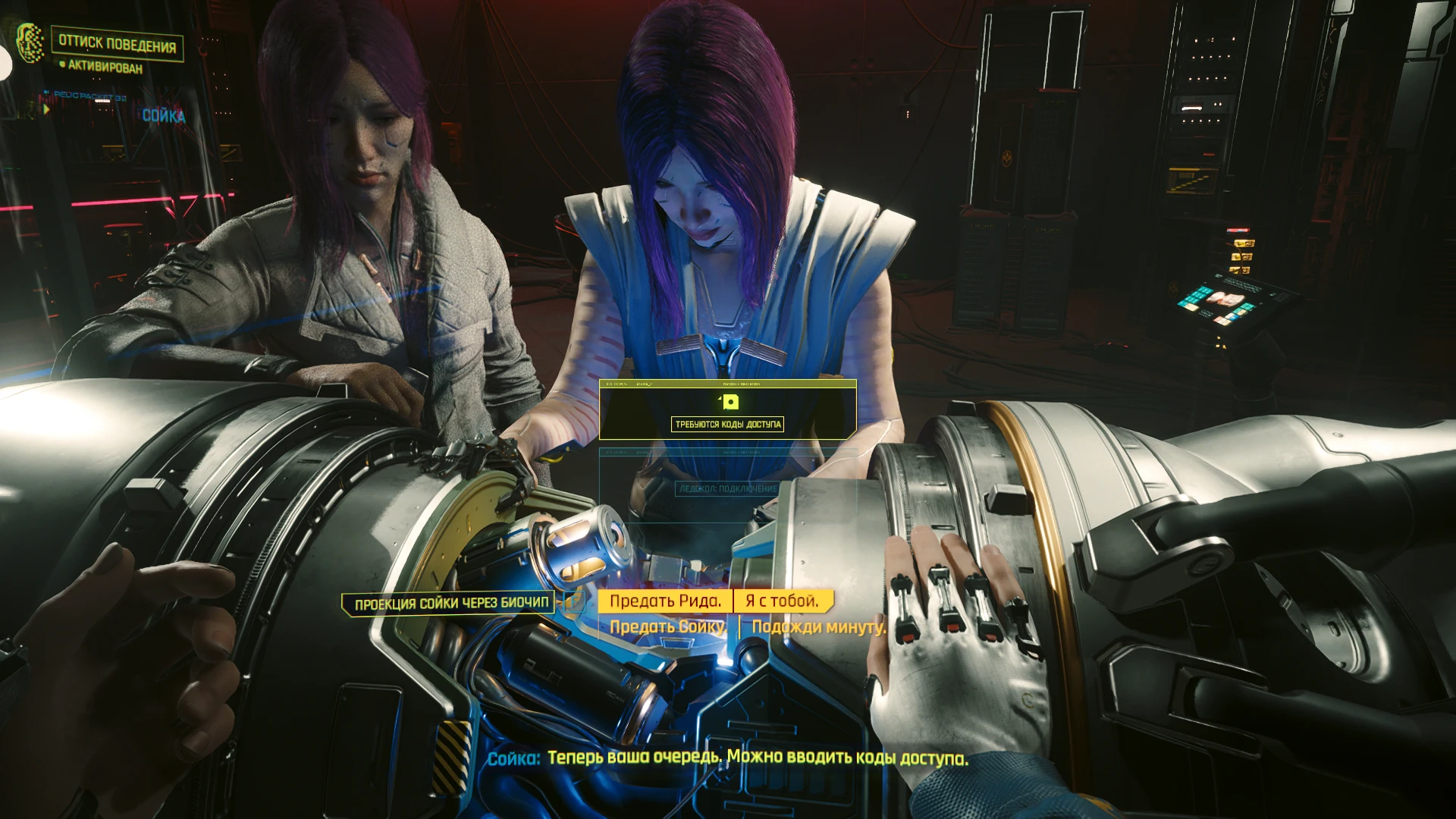This screenshot has height=819, width=1456.
Task: Toggle the middle yellow port switch on the rack
Action: [x=1243, y=257]
